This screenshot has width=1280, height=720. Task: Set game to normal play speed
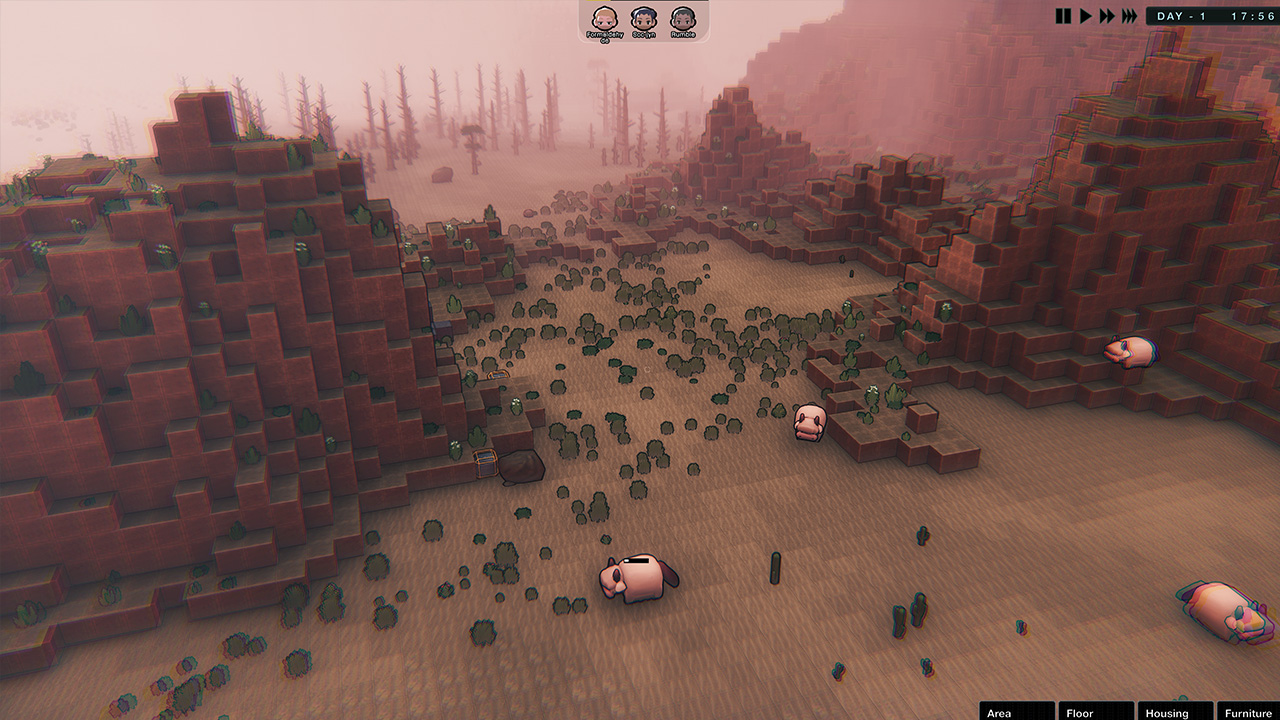click(1085, 16)
